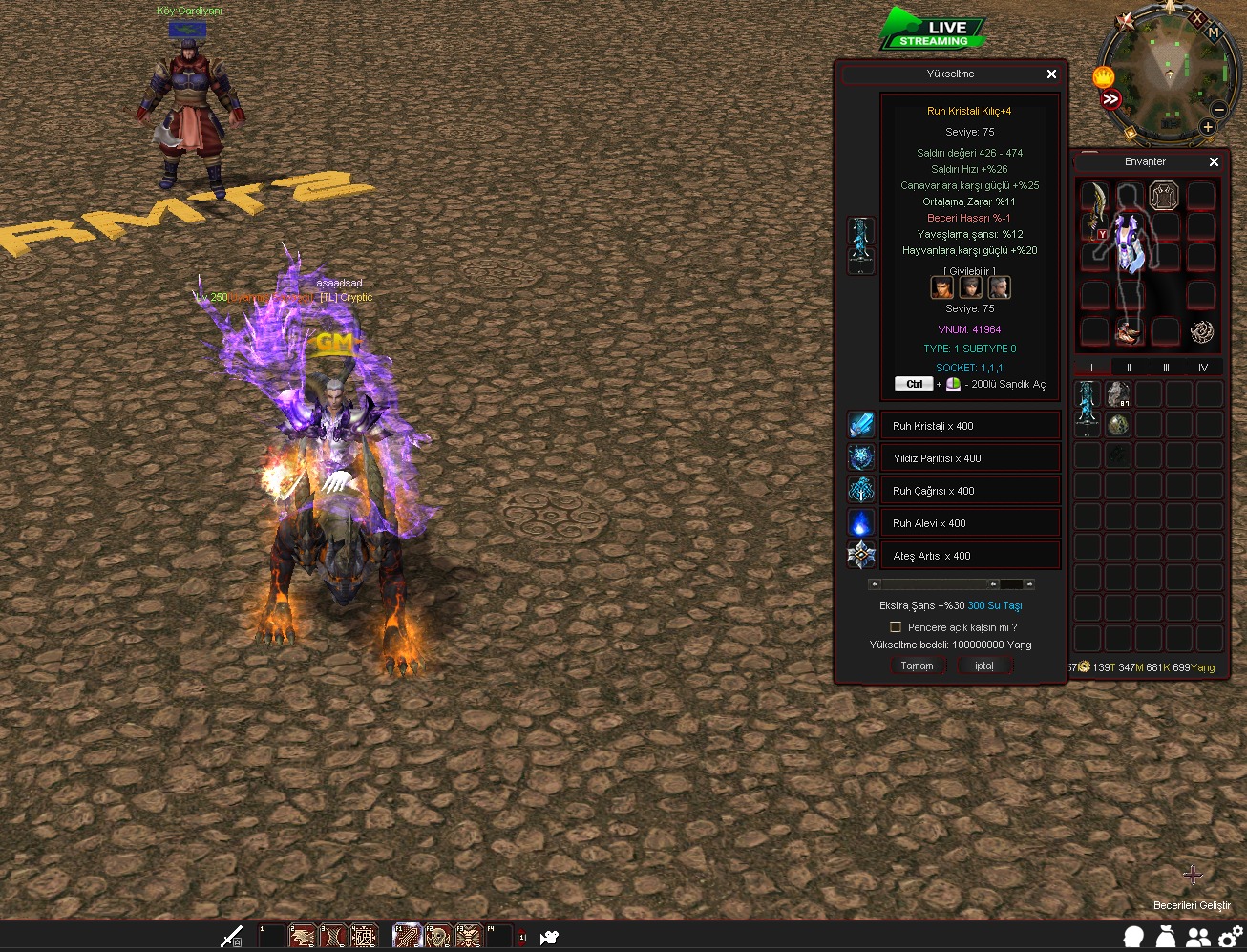Viewport: 1247px width, 952px height.
Task: Activate the skull skill in slot F2
Action: tap(437, 936)
